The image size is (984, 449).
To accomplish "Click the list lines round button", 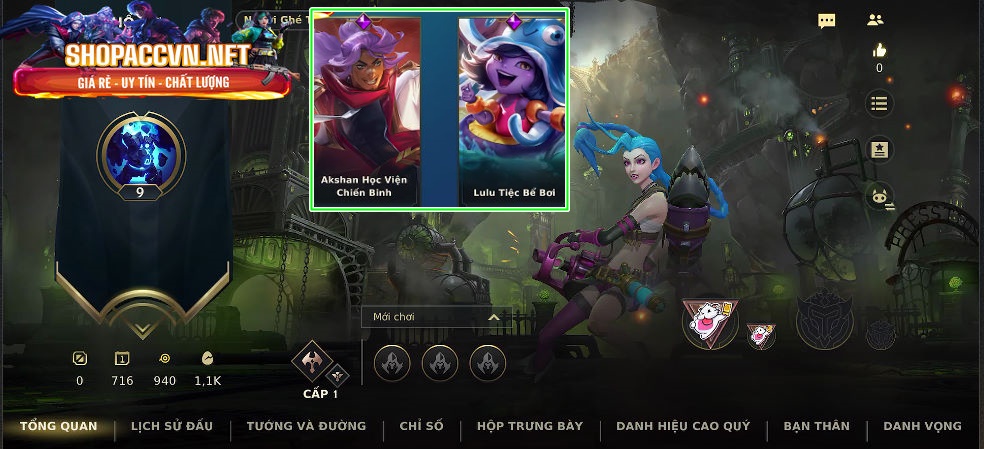I will coord(879,103).
